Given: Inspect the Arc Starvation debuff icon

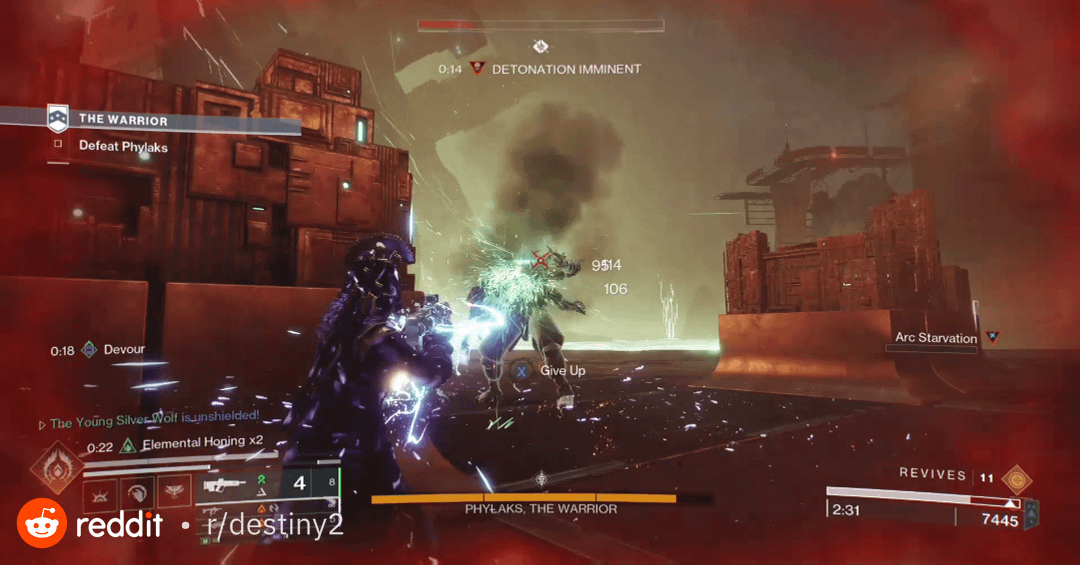Looking at the screenshot, I should 992,338.
